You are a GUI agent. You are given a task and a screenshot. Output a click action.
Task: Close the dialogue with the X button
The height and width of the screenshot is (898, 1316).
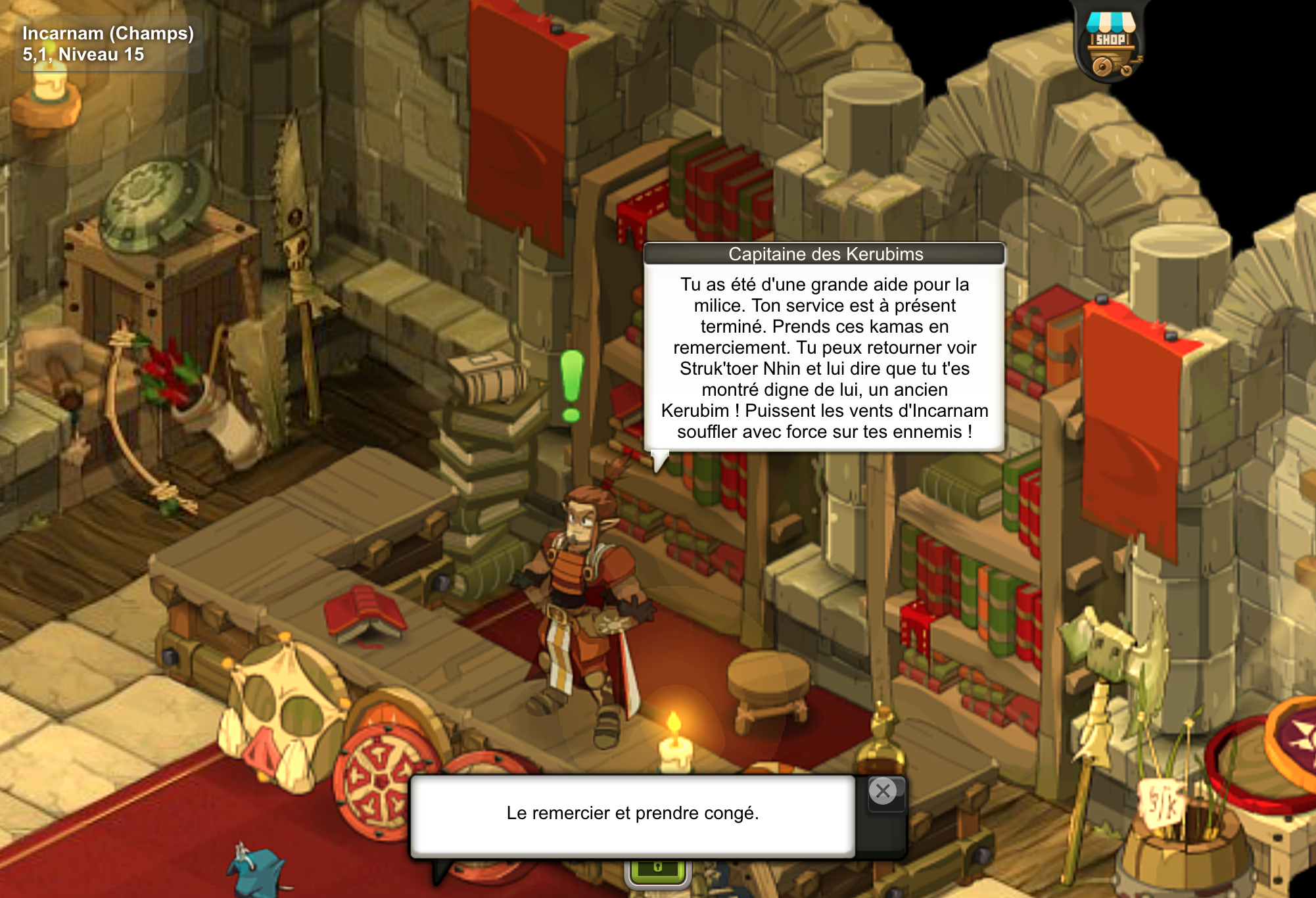click(883, 792)
